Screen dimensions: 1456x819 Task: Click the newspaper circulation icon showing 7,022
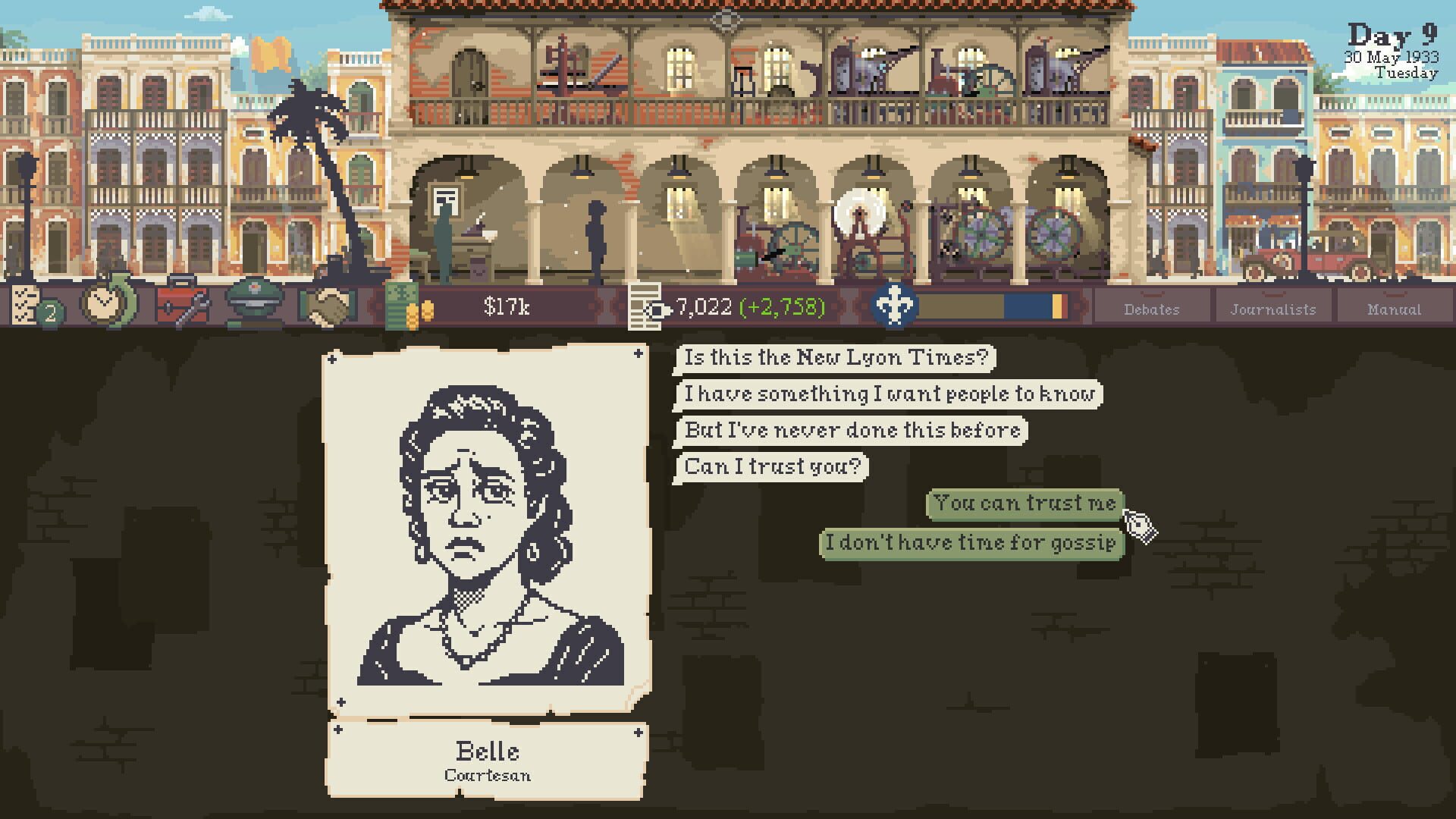(645, 306)
